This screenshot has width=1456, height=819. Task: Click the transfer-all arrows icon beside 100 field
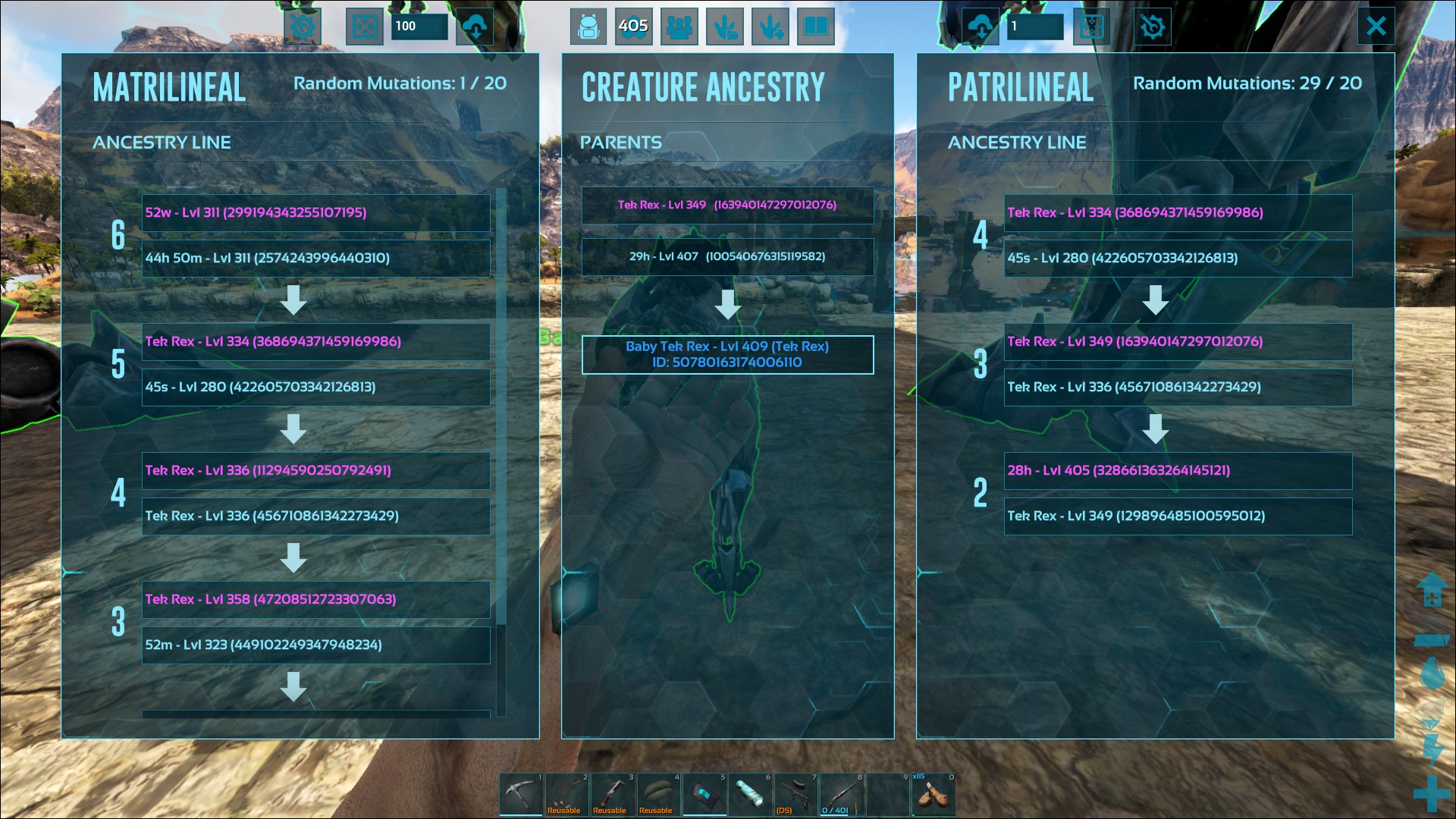[364, 26]
